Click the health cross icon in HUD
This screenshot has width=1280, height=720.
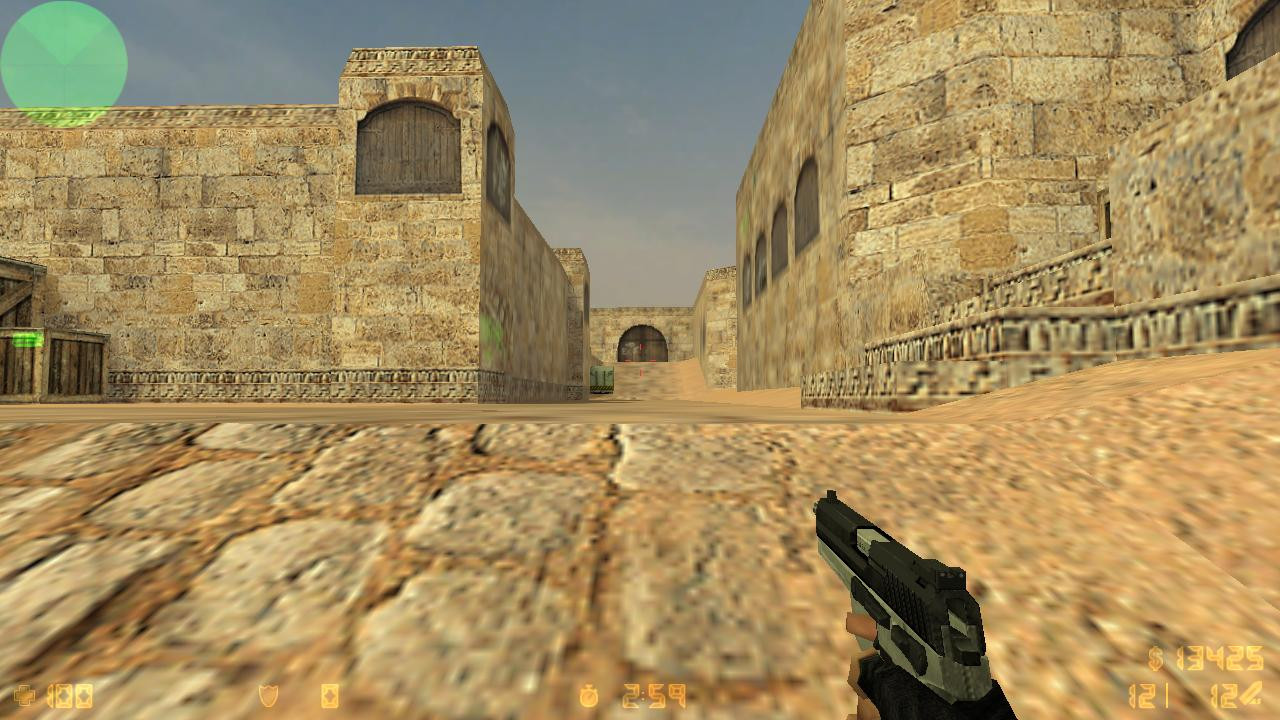(25, 695)
